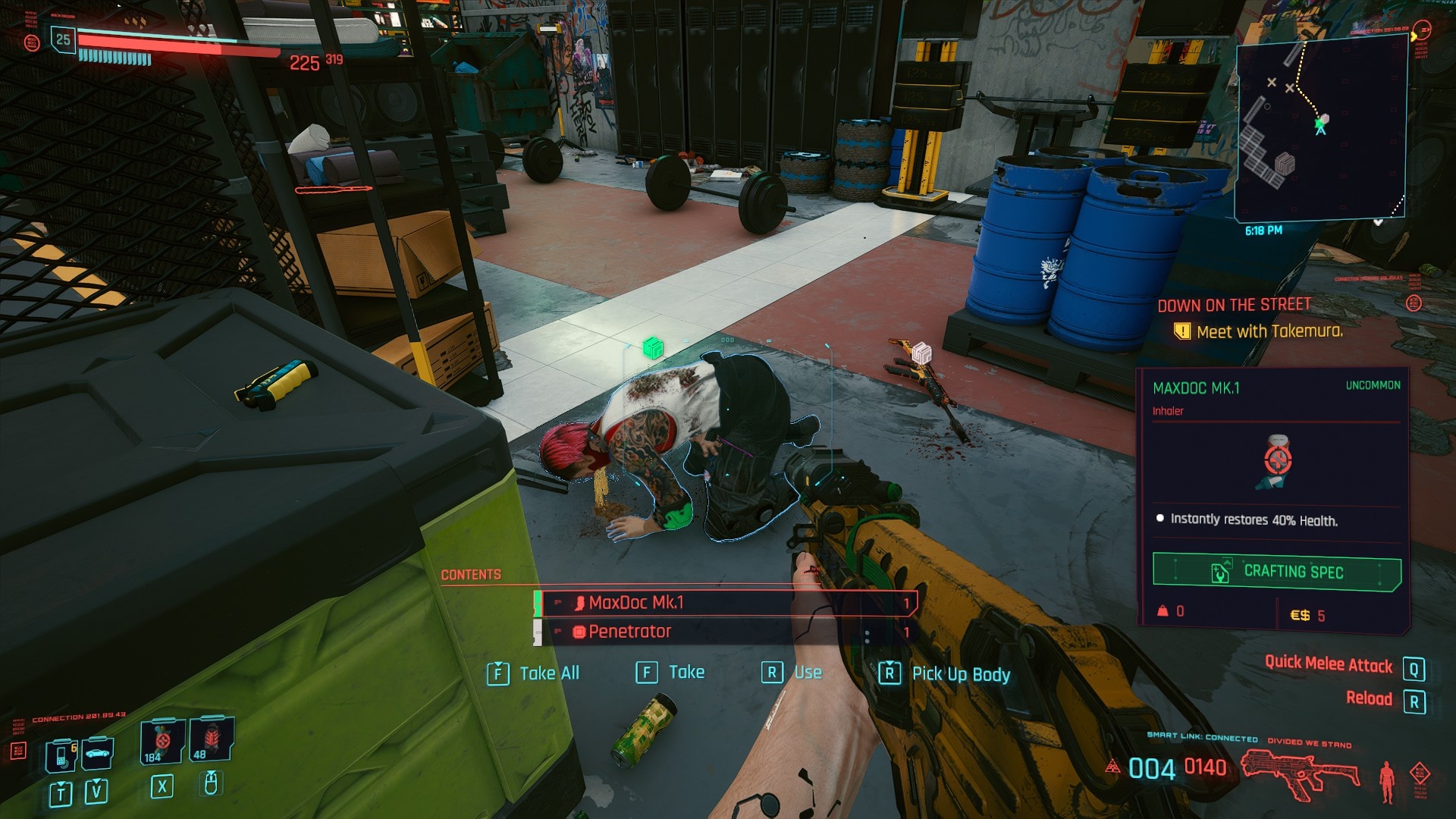Viewport: 1456px width, 819px height.
Task: Click the Meet with Takemura objective
Action: 1269,331
